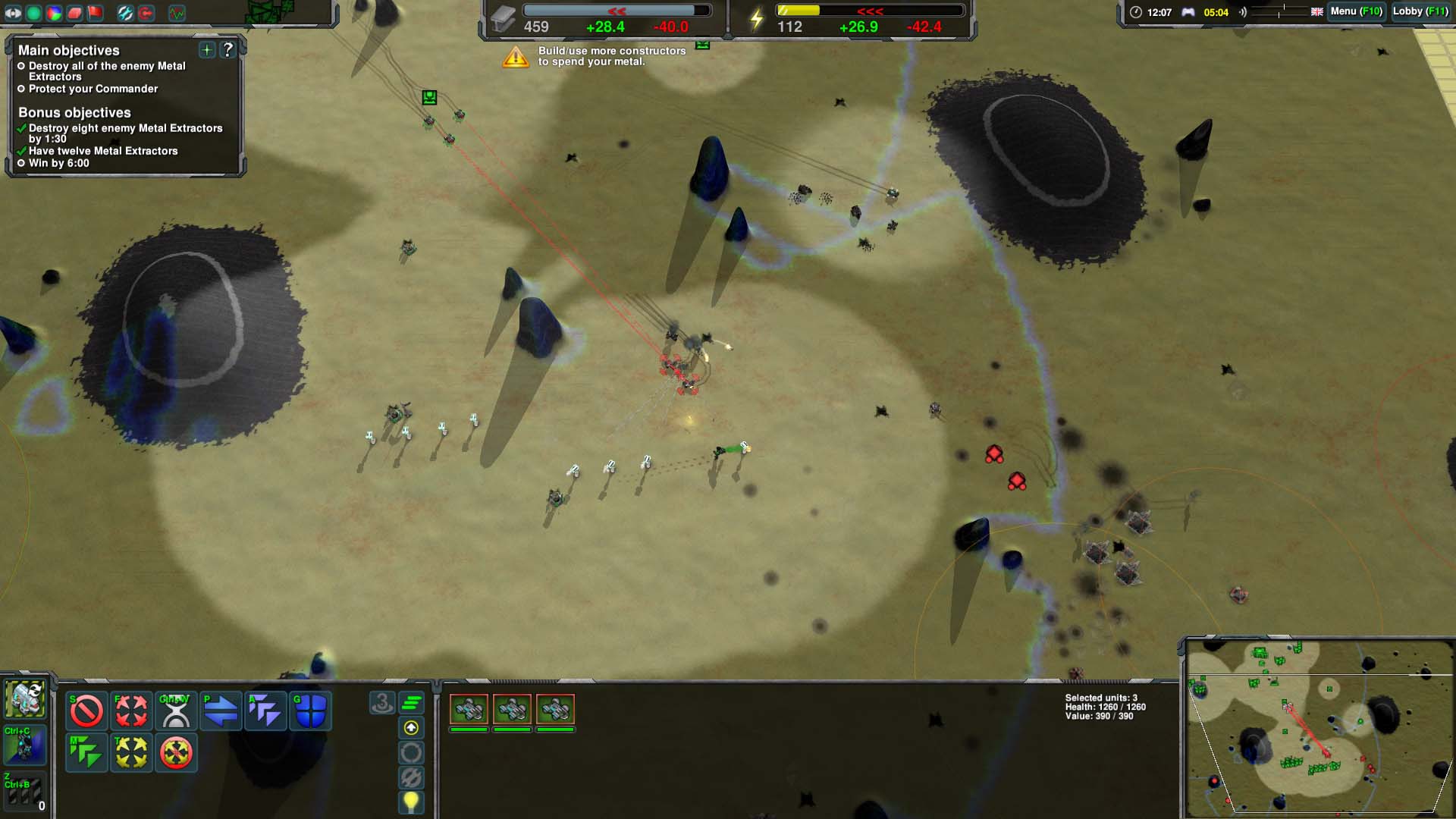Click the UK flag language icon
The width and height of the screenshot is (1456, 819).
[1316, 12]
